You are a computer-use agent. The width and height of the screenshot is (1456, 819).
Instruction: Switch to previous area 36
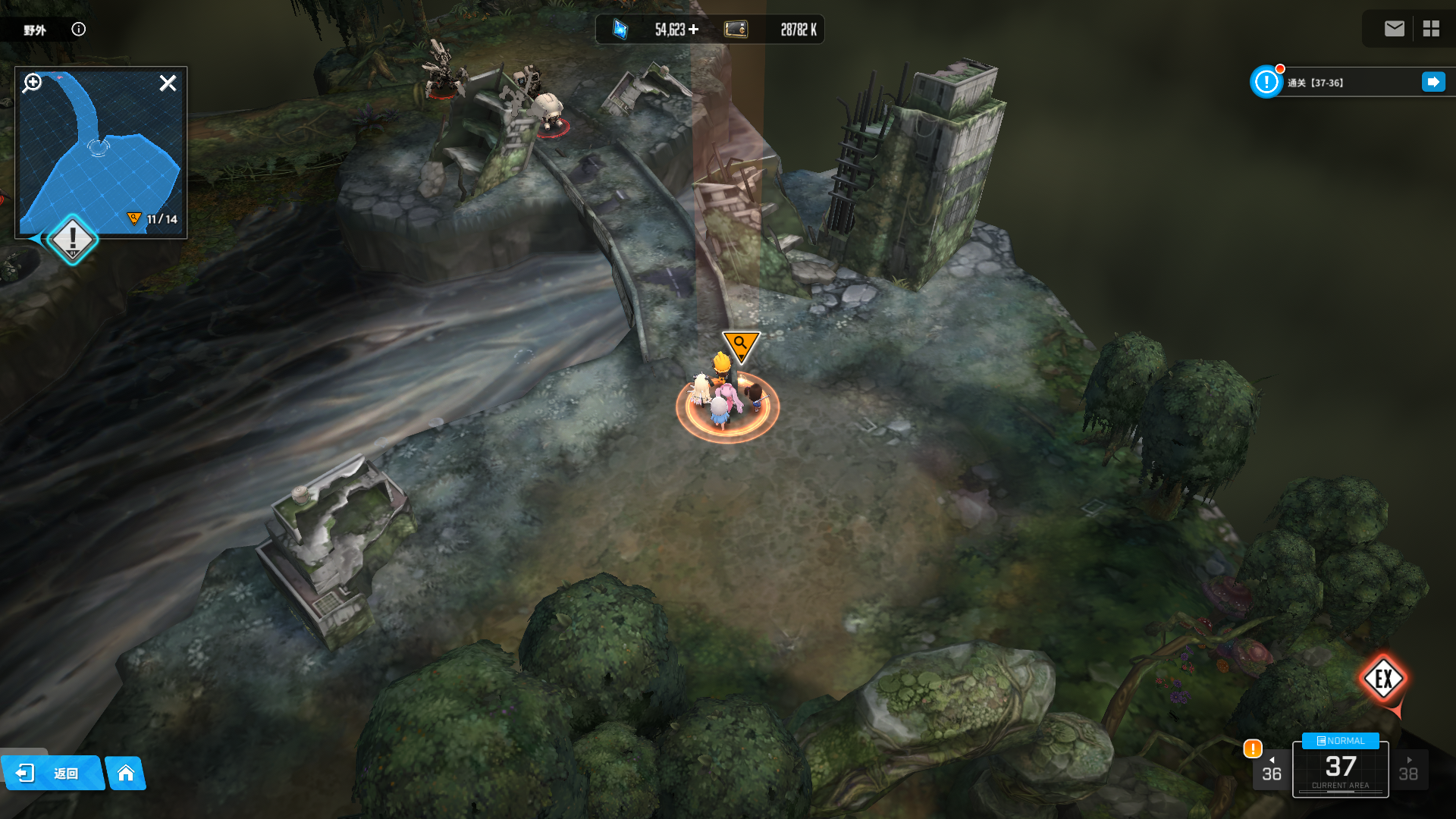pos(1272,770)
